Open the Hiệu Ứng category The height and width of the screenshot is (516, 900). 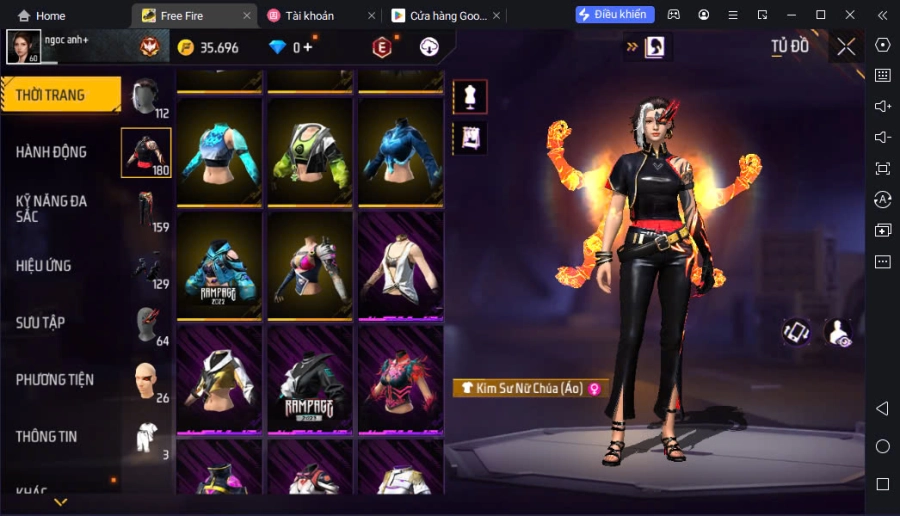(44, 266)
